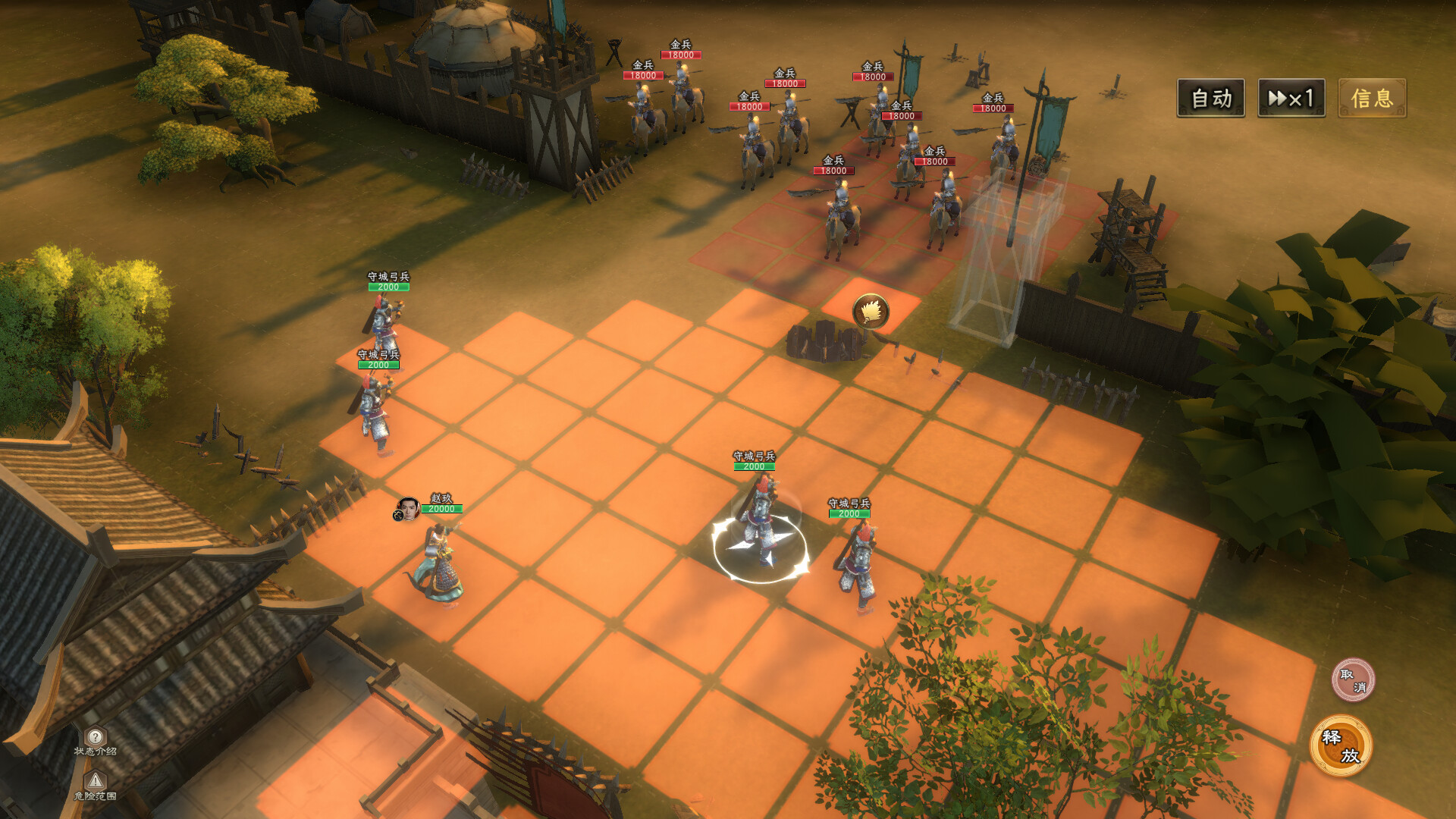The height and width of the screenshot is (819, 1456).
Task: Cancel the skill with 取消
Action: [1353, 679]
